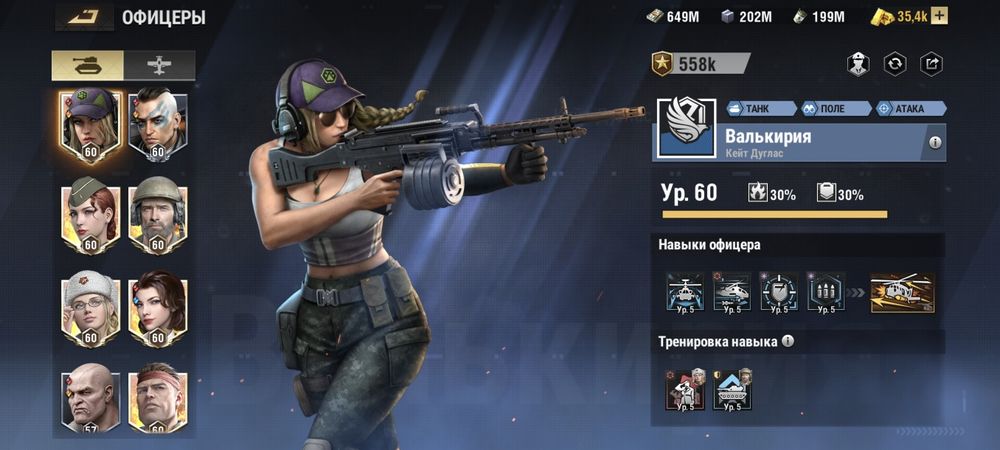Choose the dark-haired female officer portrait
The width and height of the screenshot is (1000, 450).
point(157,307)
